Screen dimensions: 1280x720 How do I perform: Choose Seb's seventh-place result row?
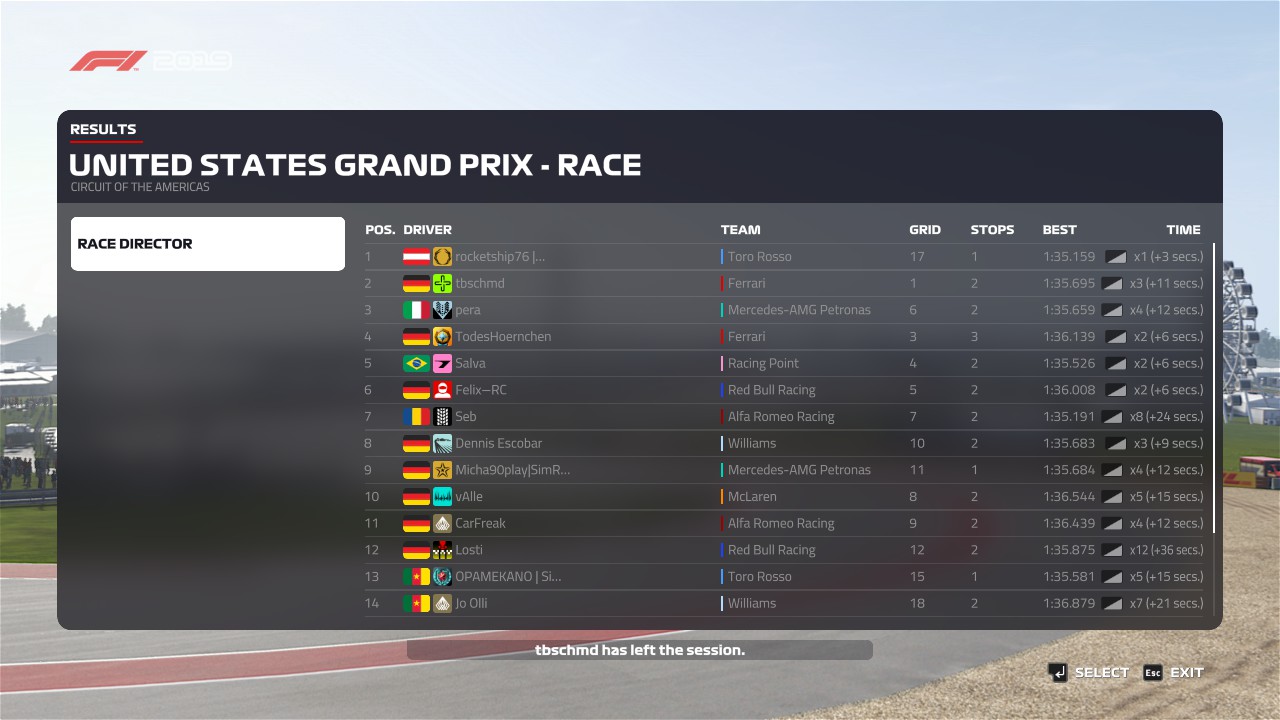pyautogui.click(x=784, y=417)
